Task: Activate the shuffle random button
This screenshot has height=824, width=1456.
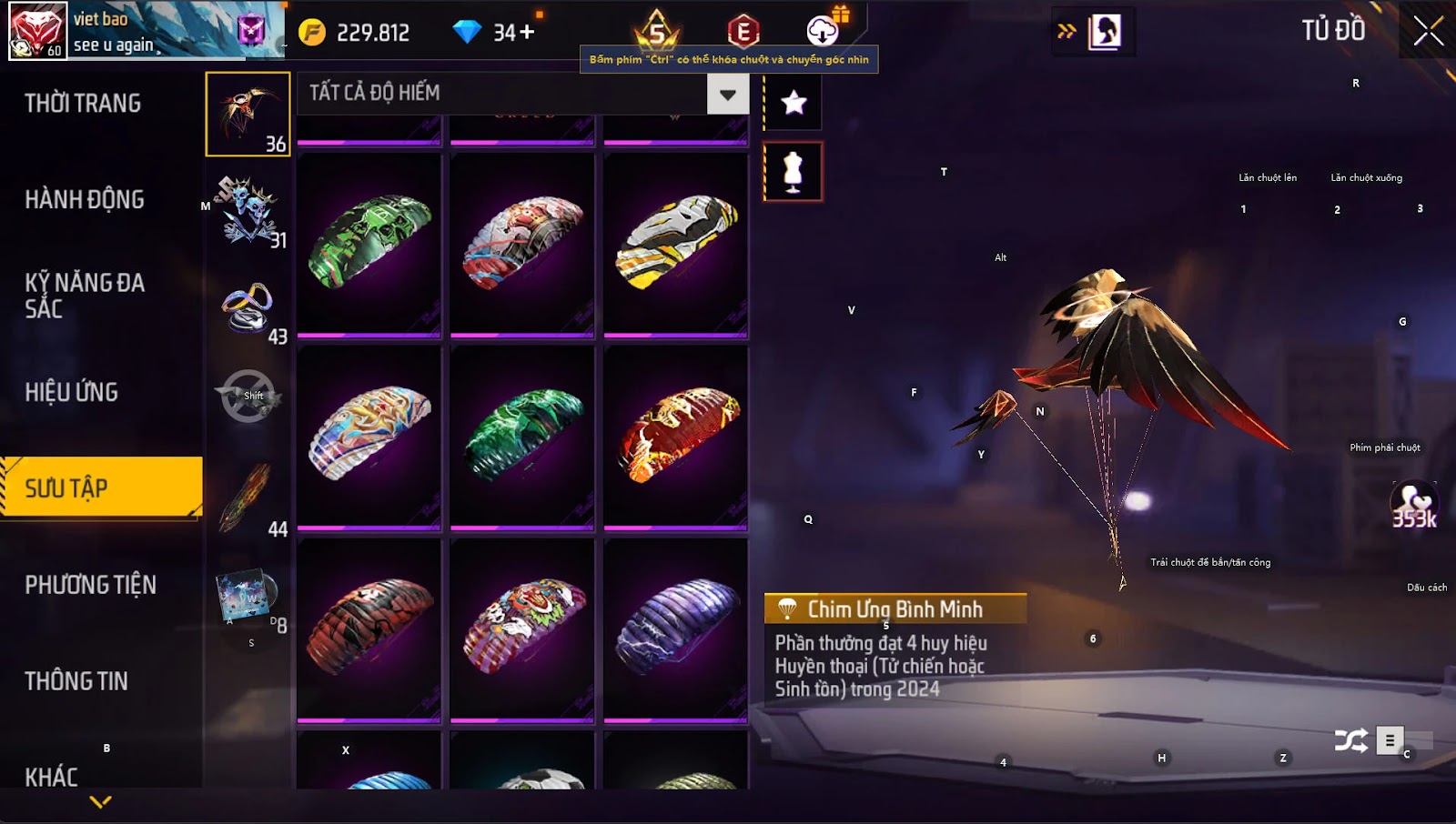Action: [x=1351, y=740]
